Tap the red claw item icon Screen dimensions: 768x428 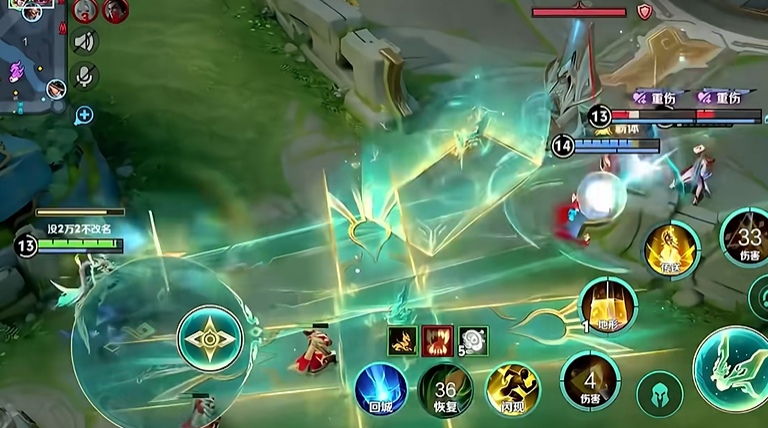click(438, 340)
